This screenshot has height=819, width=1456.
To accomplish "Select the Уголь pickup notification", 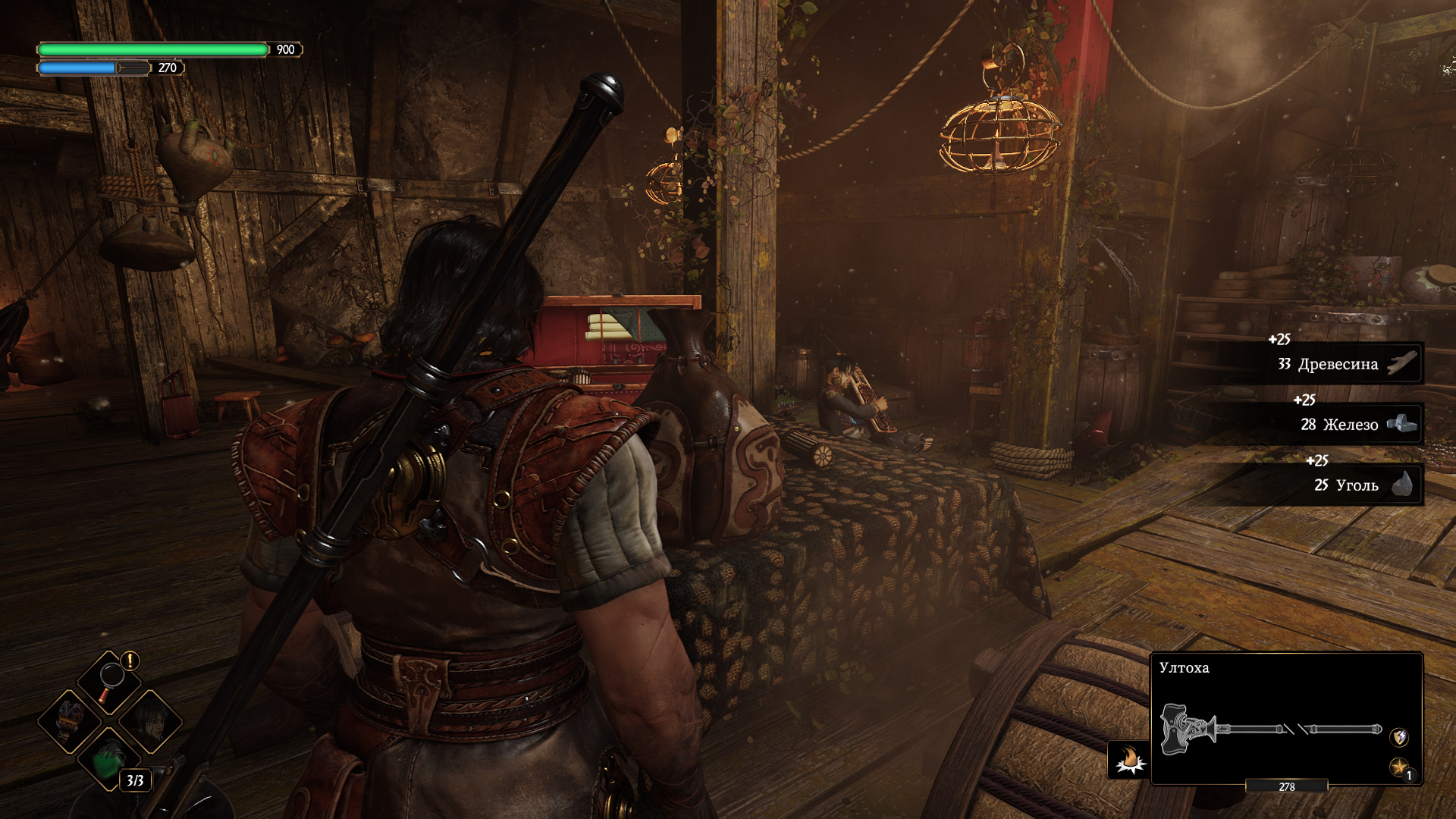I will point(1357,485).
